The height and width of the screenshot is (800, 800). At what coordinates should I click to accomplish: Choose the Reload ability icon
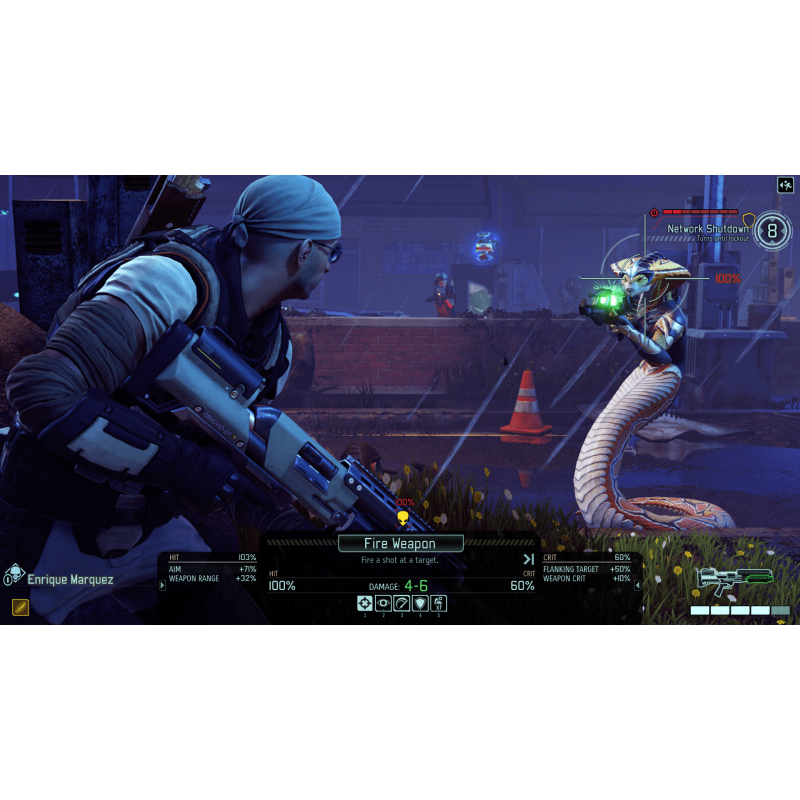[401, 603]
